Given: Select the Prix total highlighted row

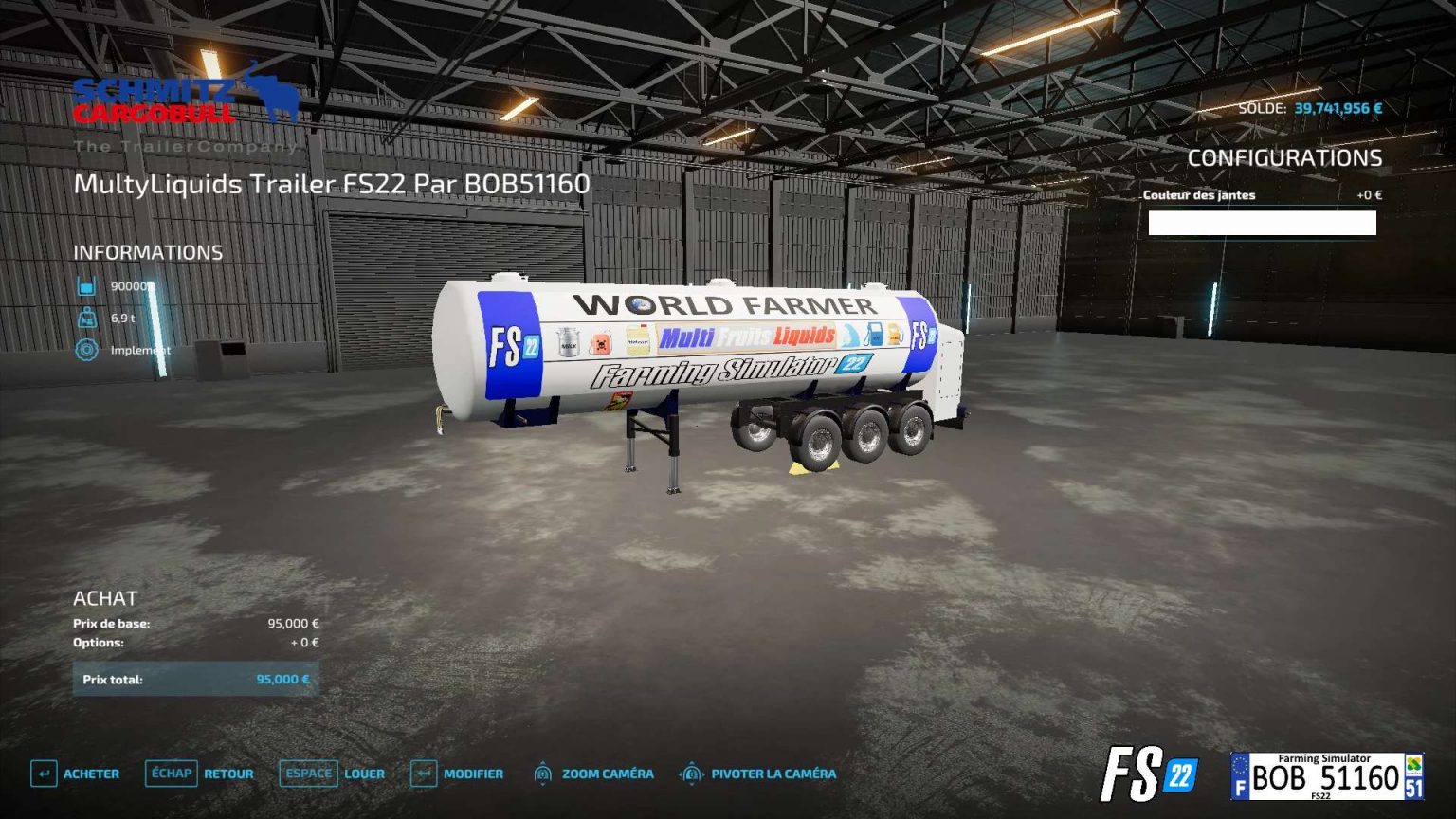Looking at the screenshot, I should pyautogui.click(x=196, y=679).
